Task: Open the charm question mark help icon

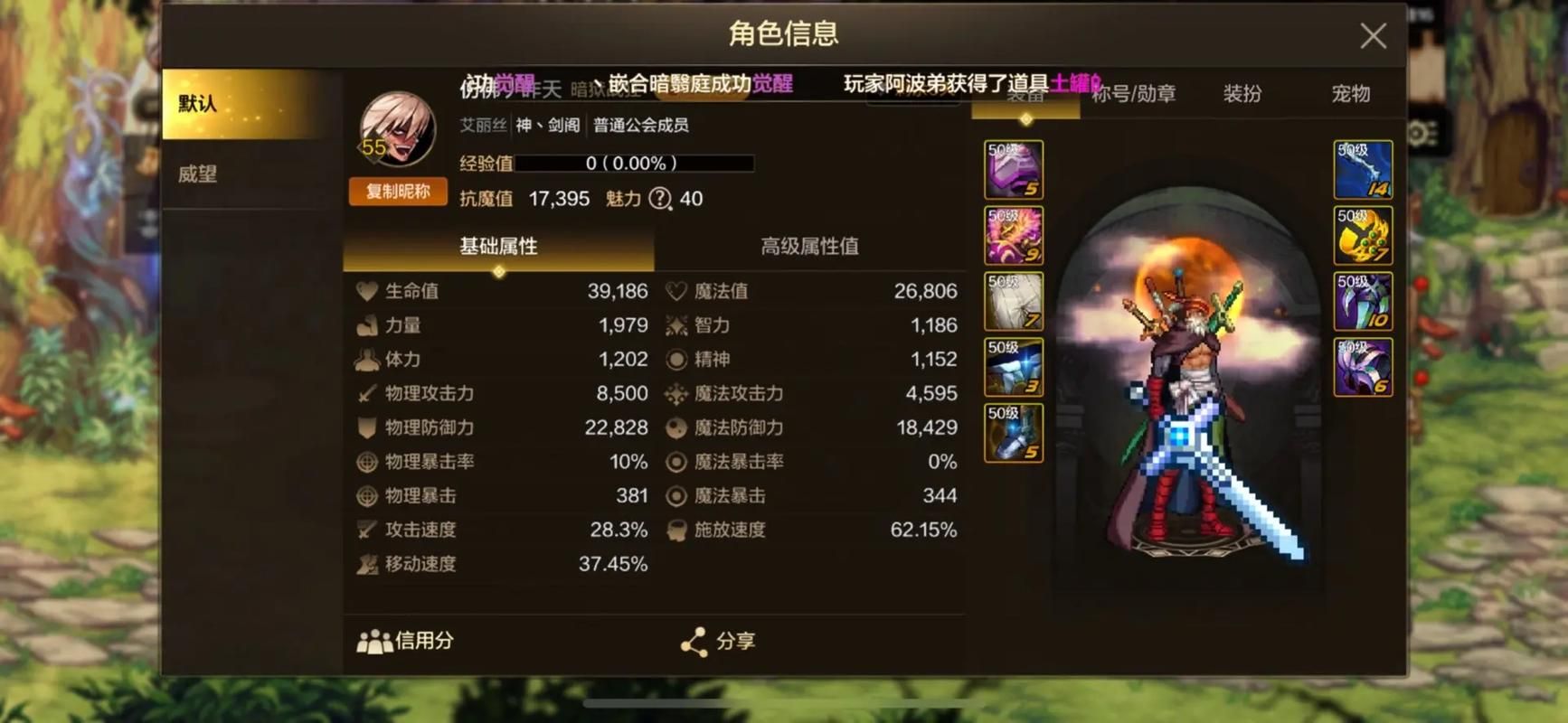Action: (658, 199)
